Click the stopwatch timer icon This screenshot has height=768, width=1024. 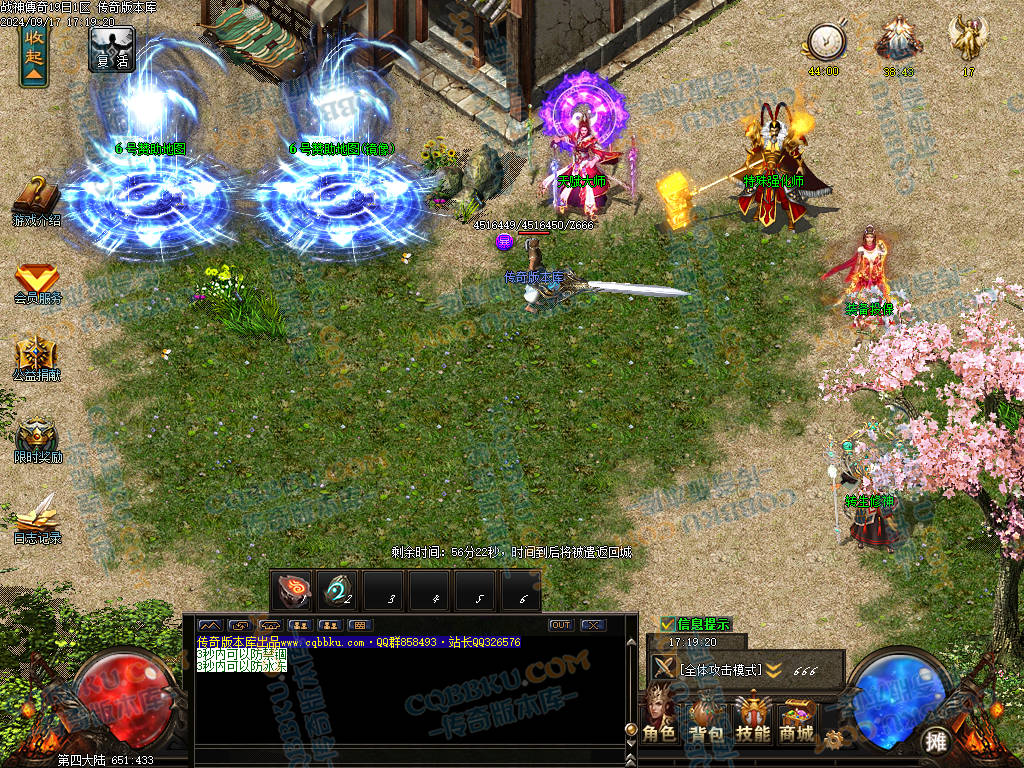[x=826, y=42]
